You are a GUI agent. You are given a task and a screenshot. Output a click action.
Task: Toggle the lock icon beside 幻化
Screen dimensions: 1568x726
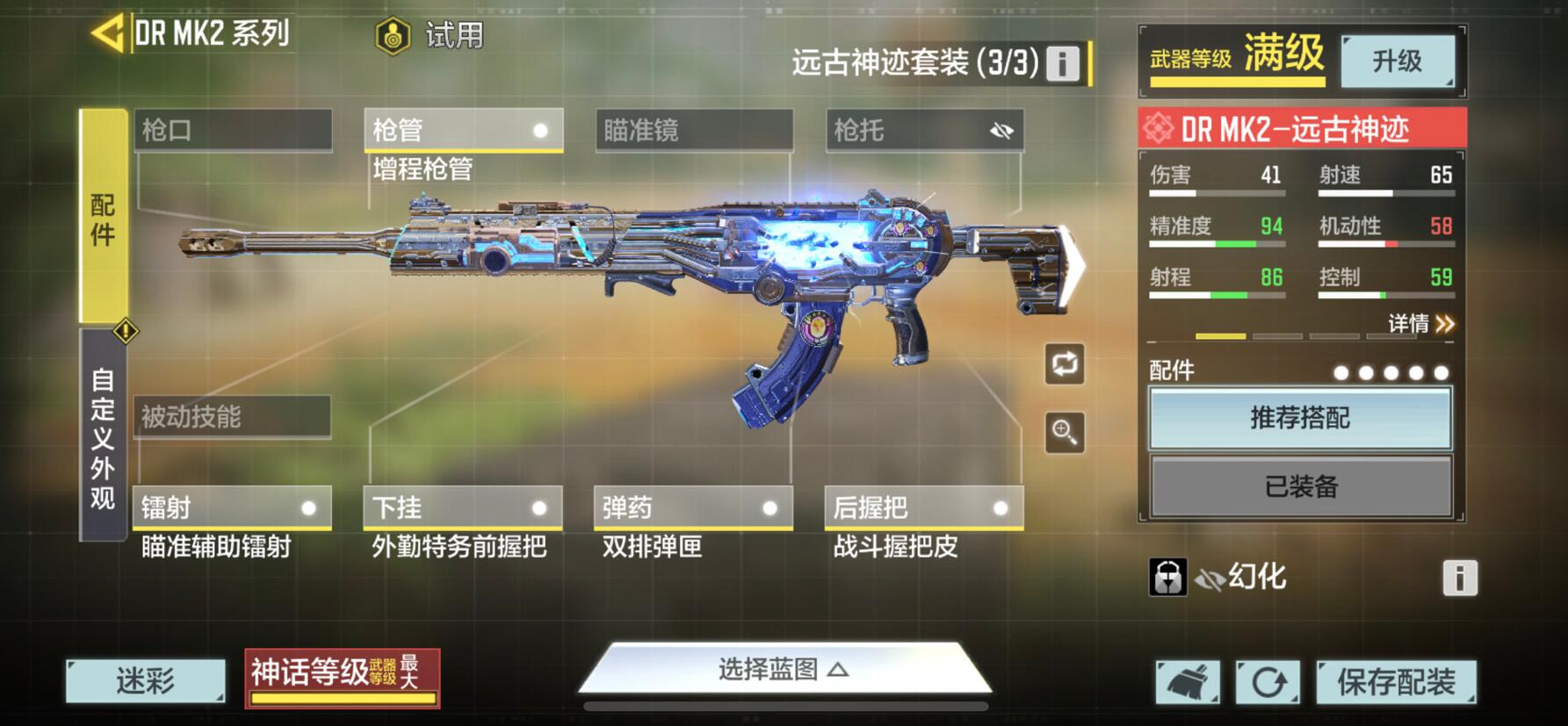[x=1167, y=579]
